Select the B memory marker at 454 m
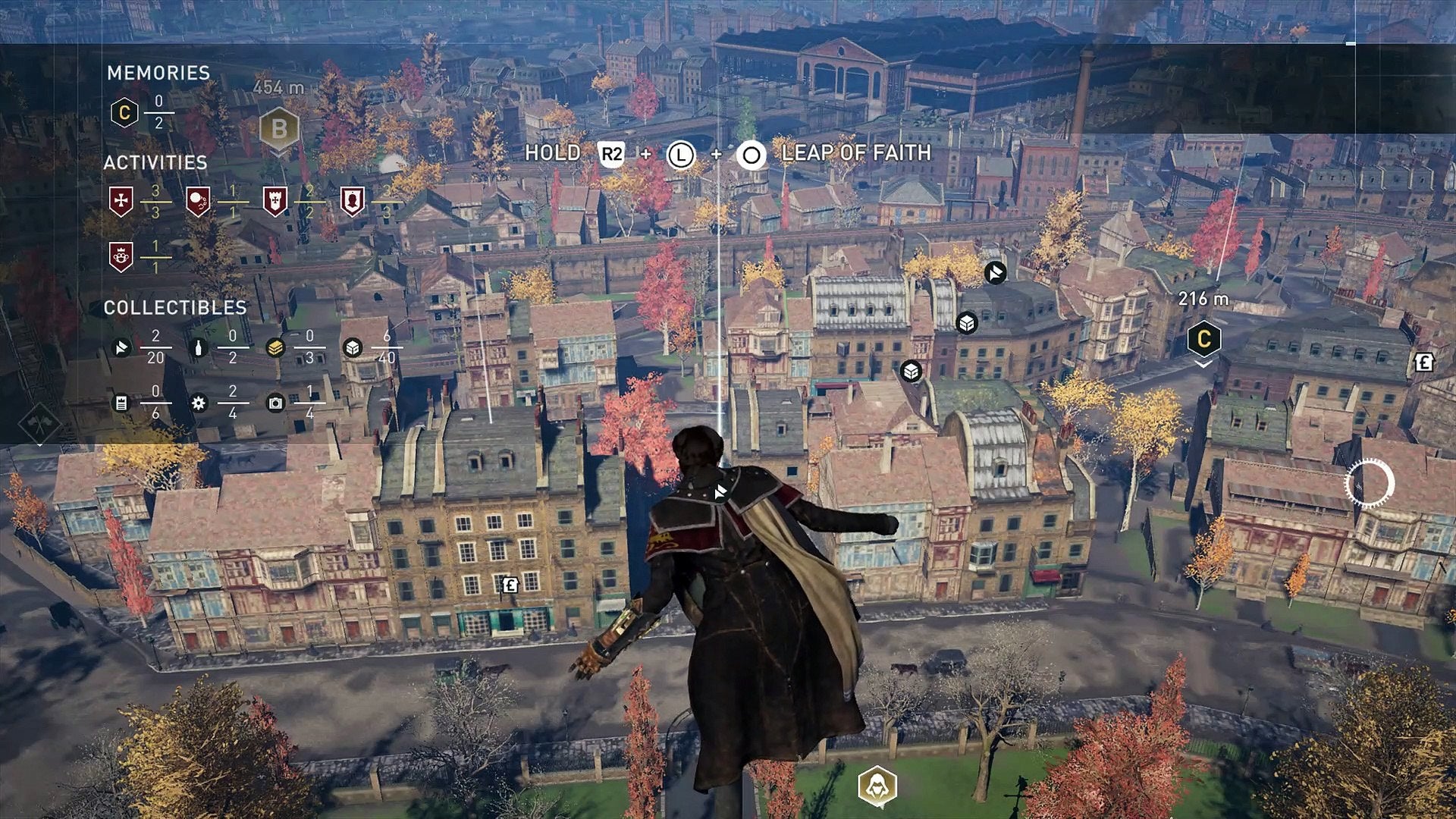Viewport: 1456px width, 819px height. tap(279, 129)
